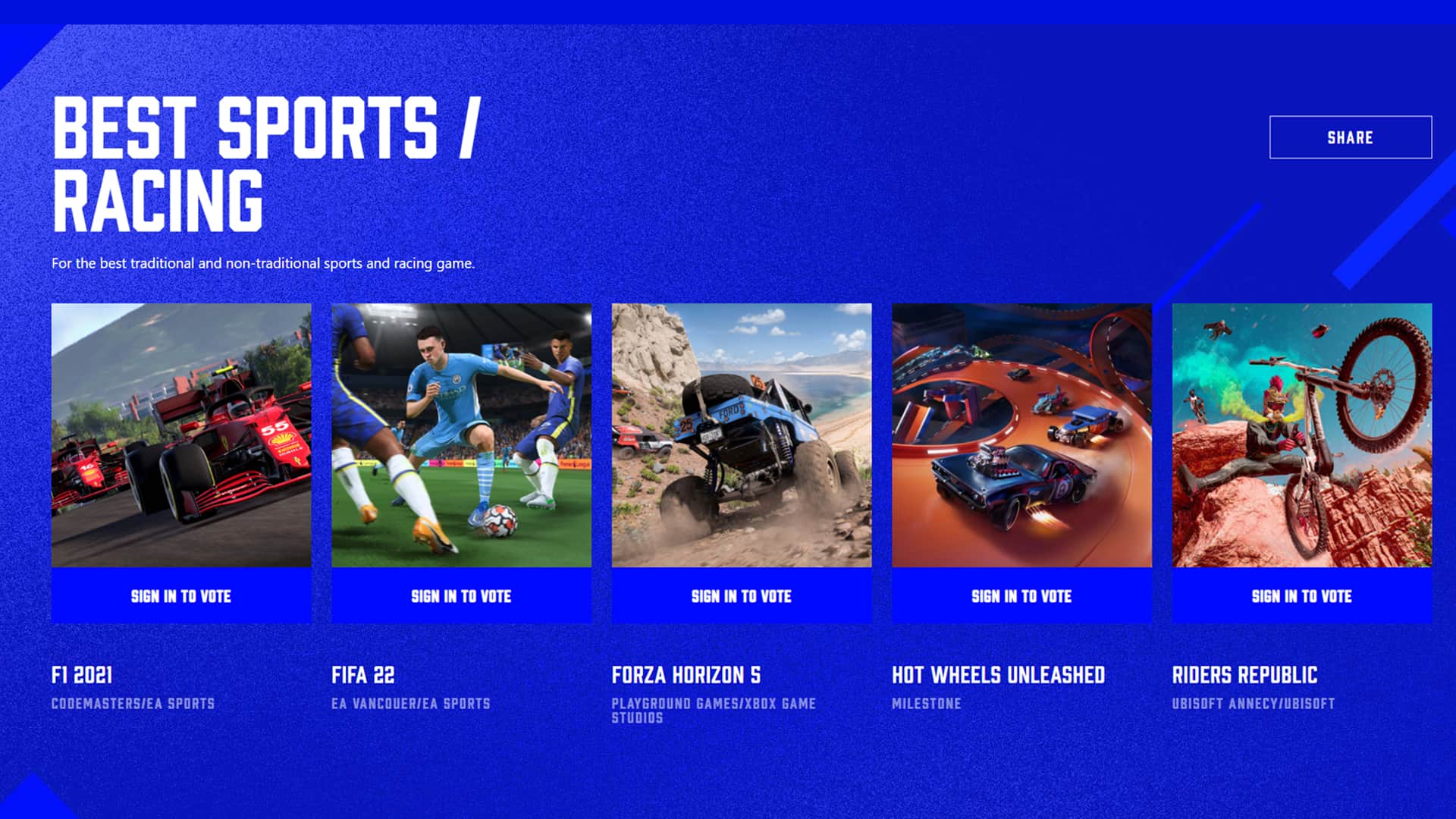The width and height of the screenshot is (1456, 819).
Task: Click the Milestone developer label
Action: tap(927, 704)
